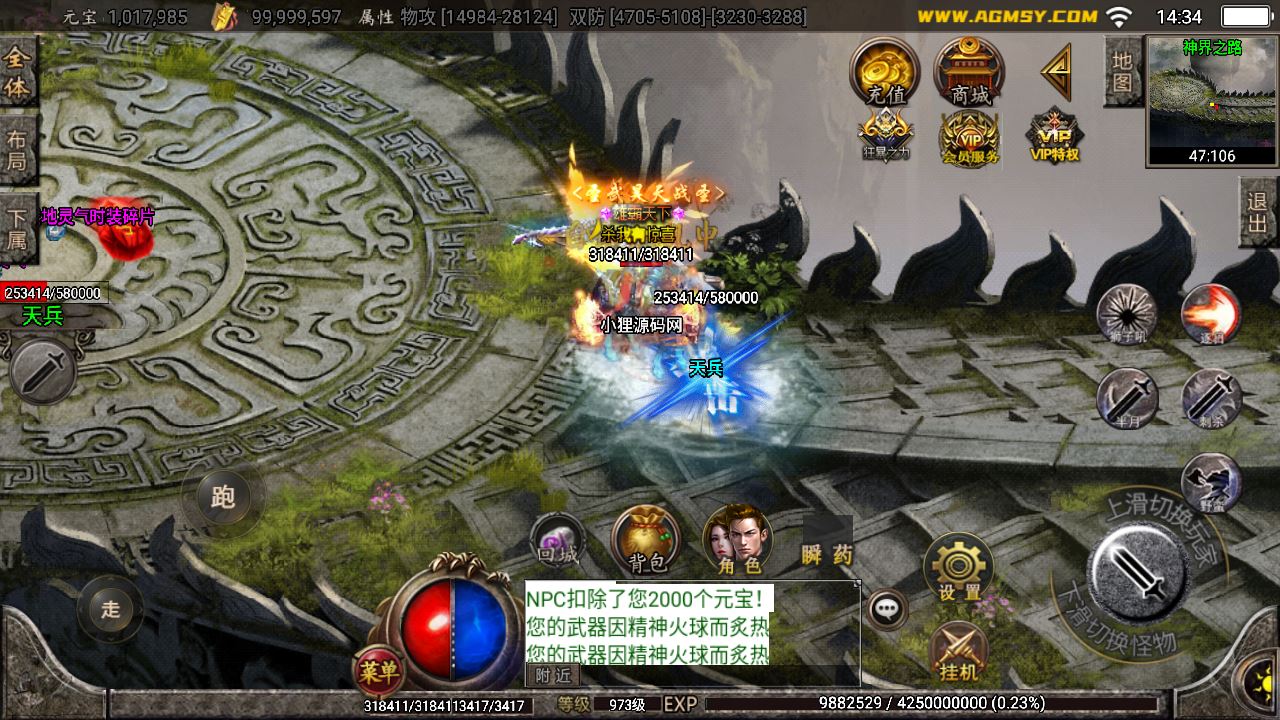Click the 退出 exit button

pyautogui.click(x=1258, y=212)
